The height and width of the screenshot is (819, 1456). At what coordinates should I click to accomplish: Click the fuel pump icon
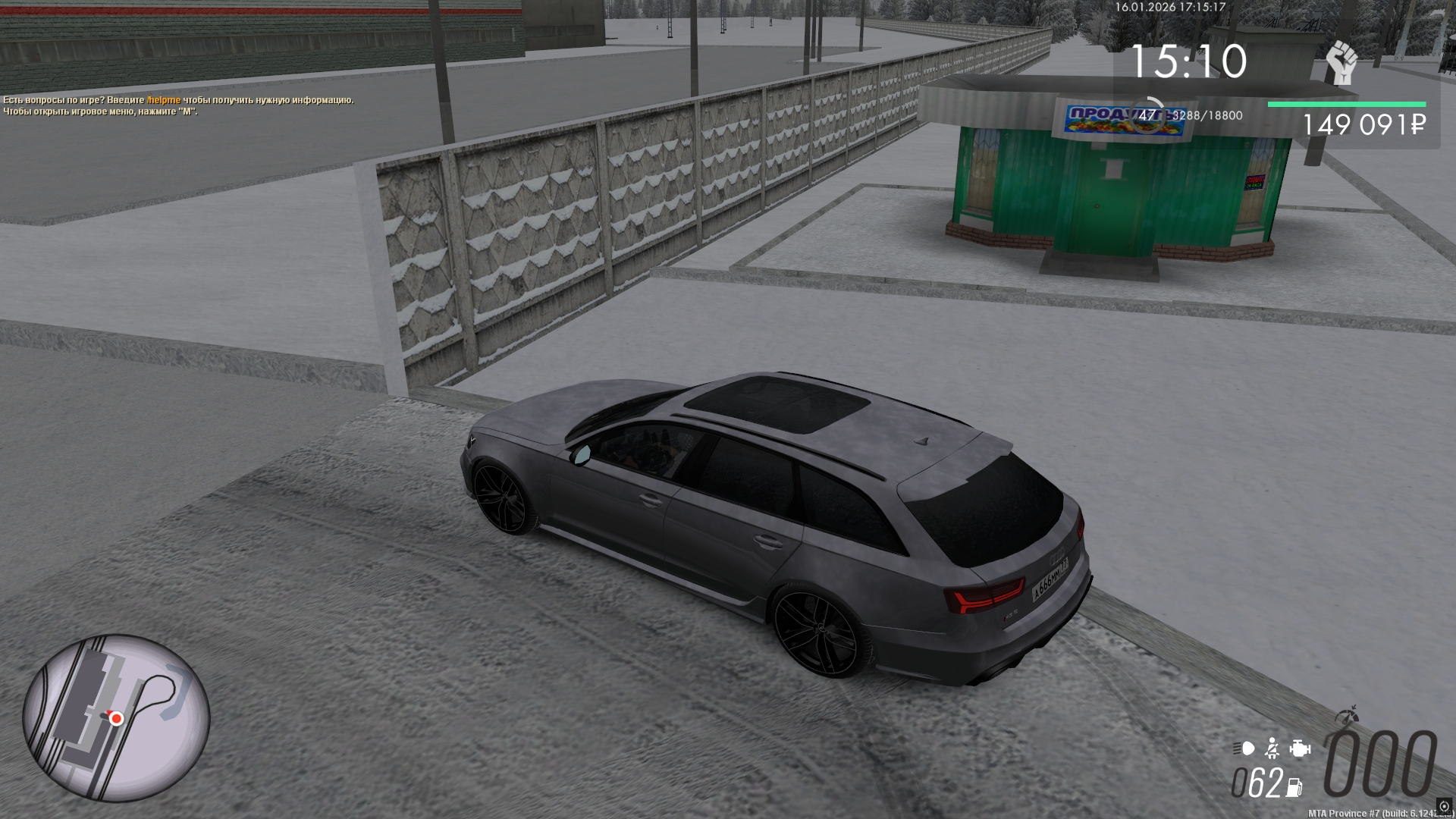1294,787
